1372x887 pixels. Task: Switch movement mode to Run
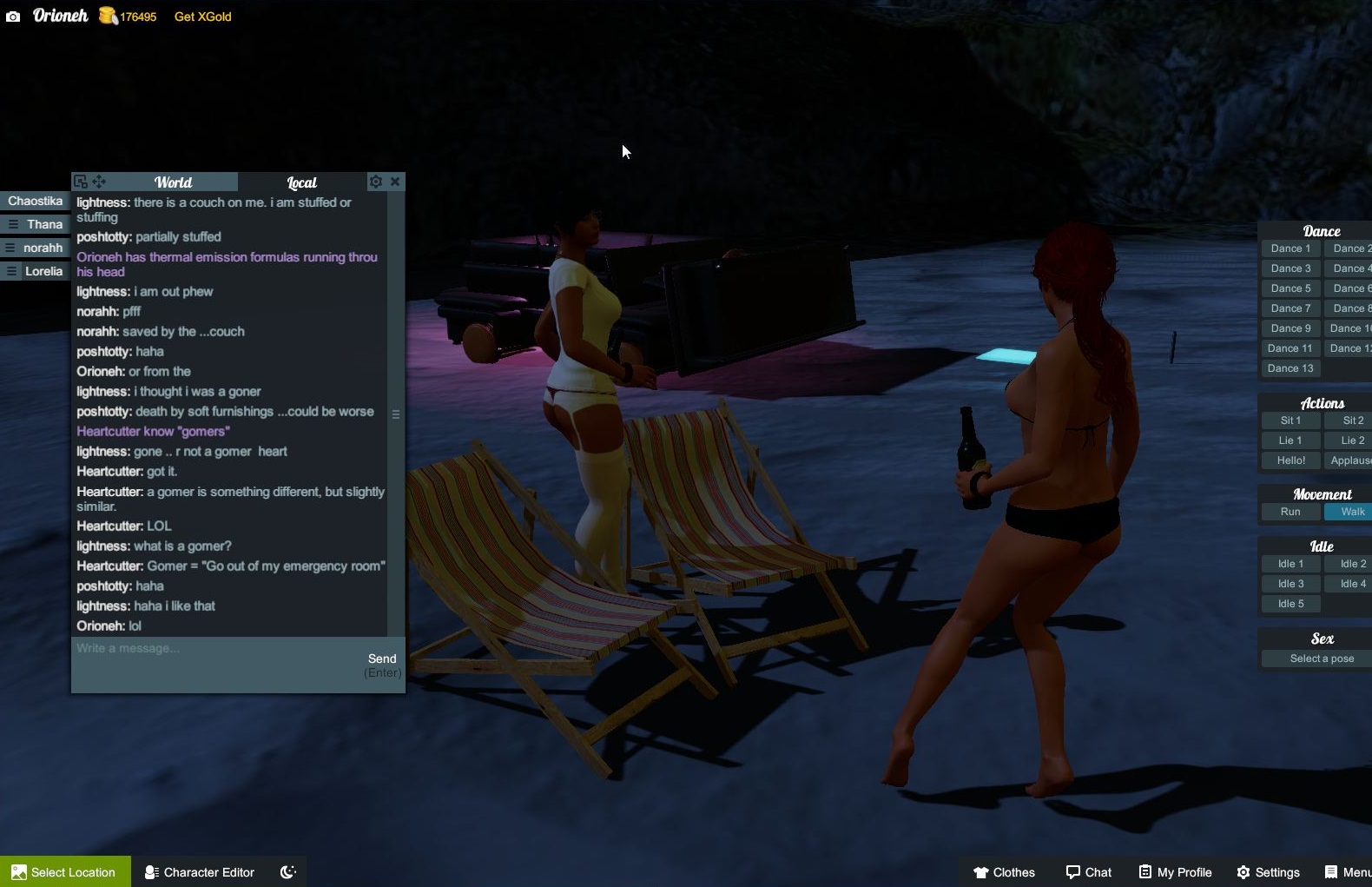[1290, 512]
